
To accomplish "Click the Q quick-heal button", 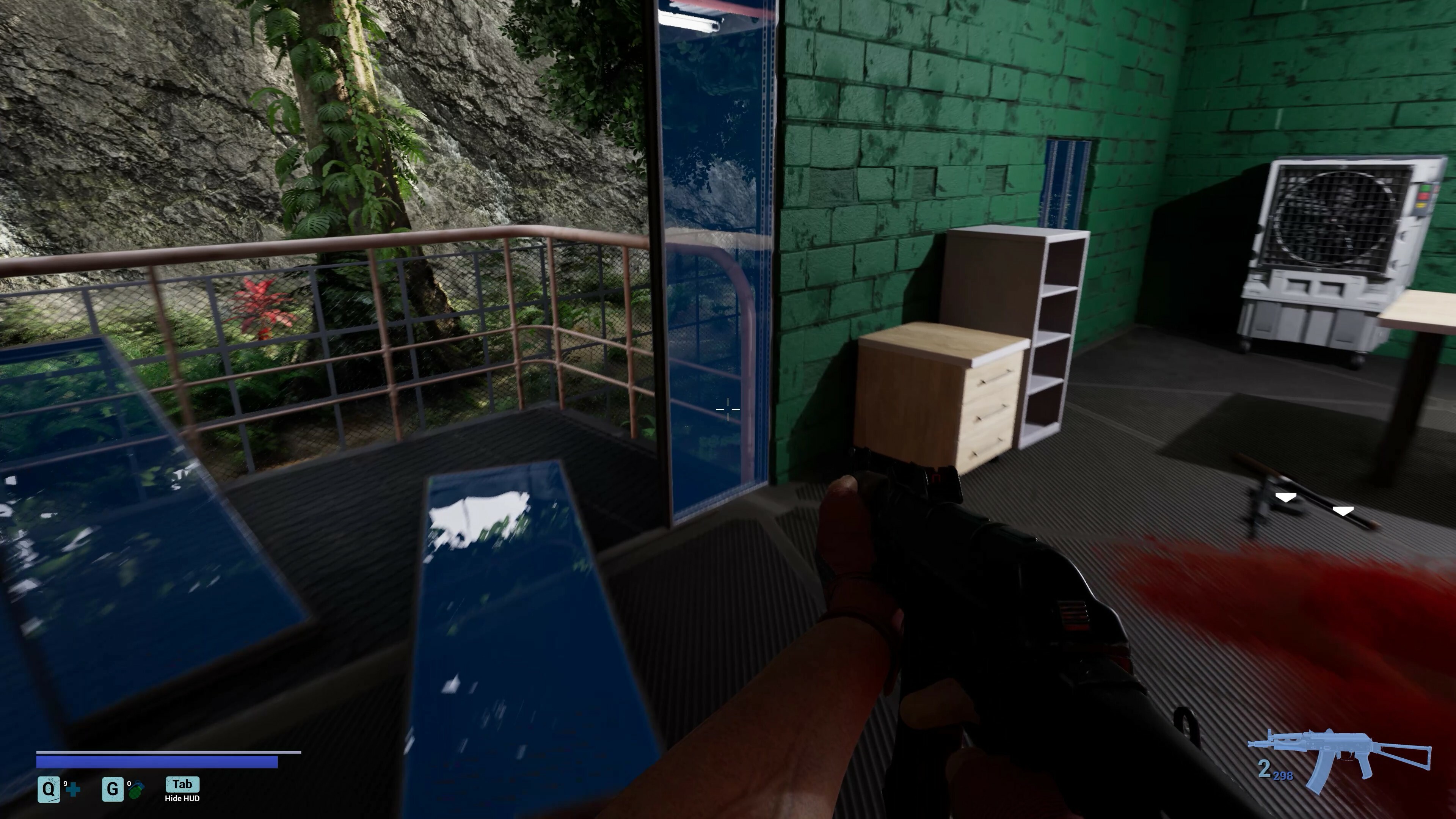I will [x=50, y=790].
